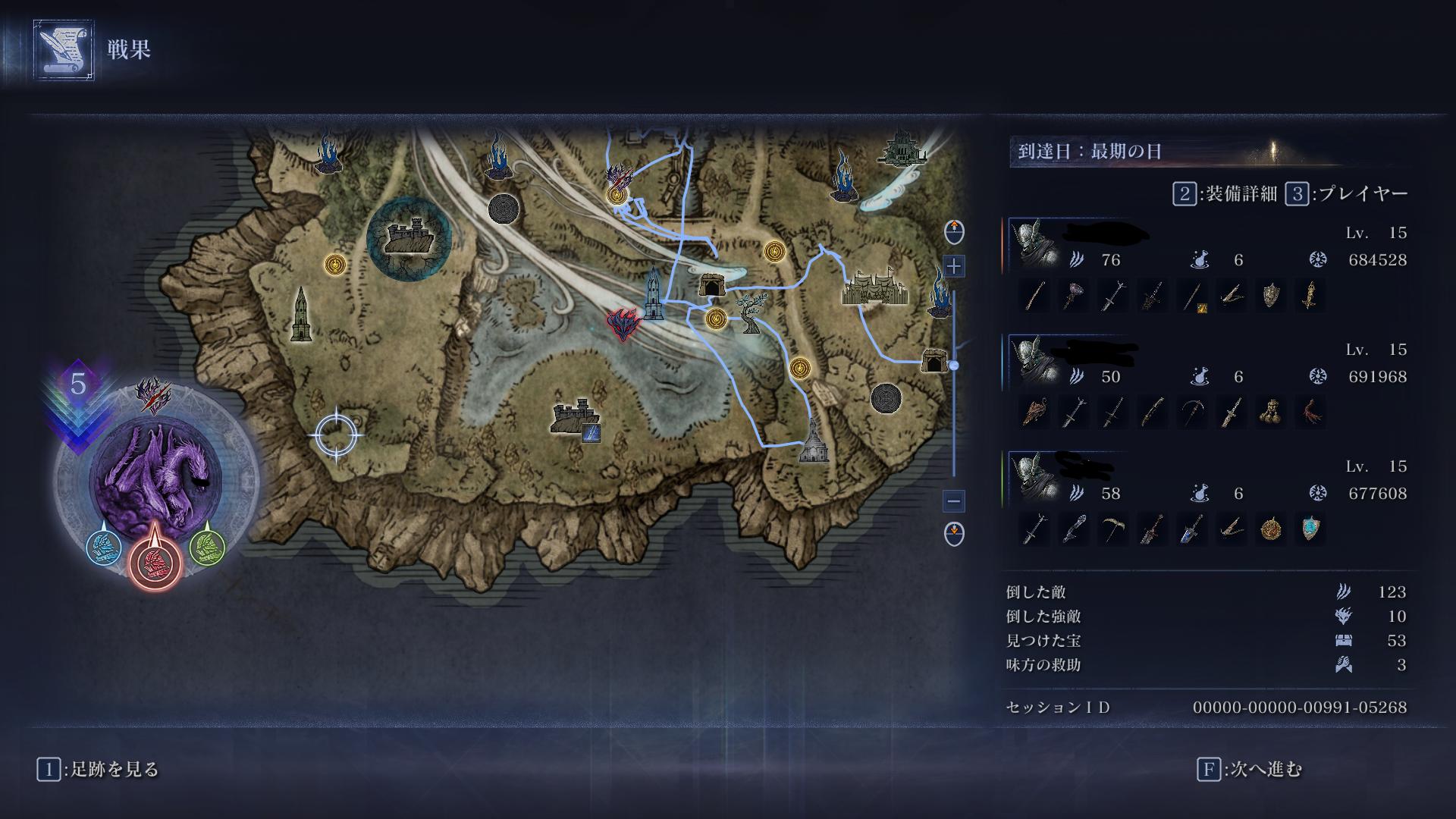Inspect the third player's round golden medallion
Viewport: 1456px width, 819px height.
tap(1271, 529)
